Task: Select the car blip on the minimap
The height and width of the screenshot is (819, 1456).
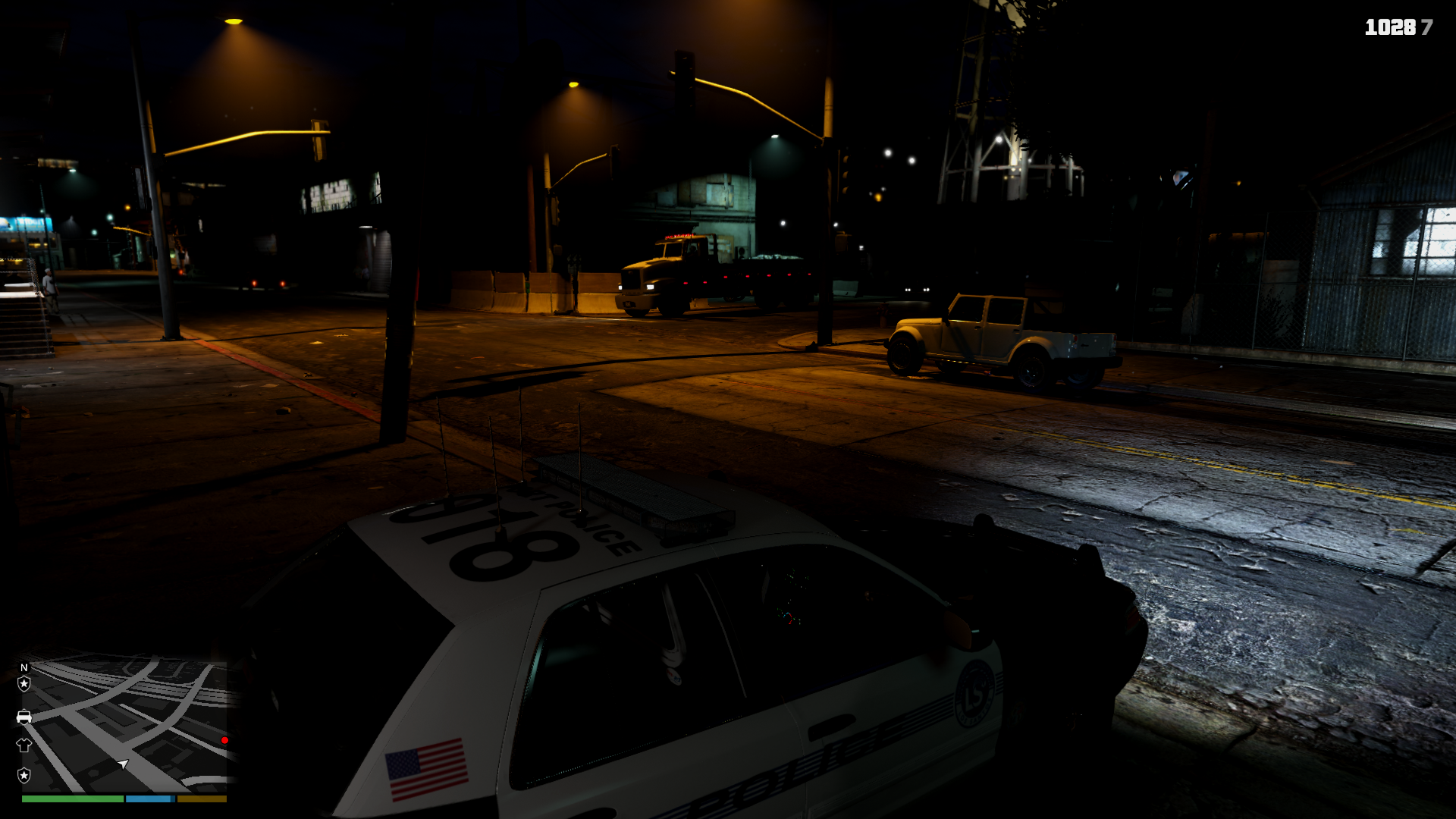Action: 24,717
